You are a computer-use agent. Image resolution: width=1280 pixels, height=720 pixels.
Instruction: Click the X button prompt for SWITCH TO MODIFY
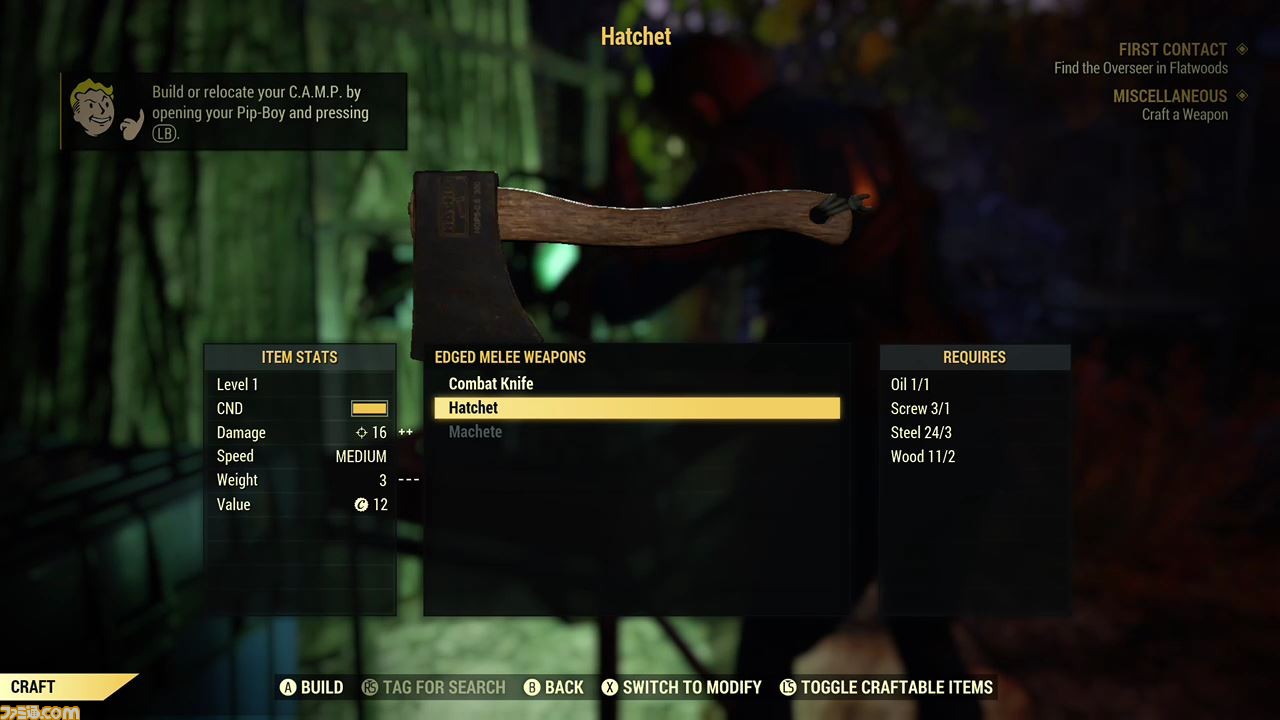(x=611, y=687)
